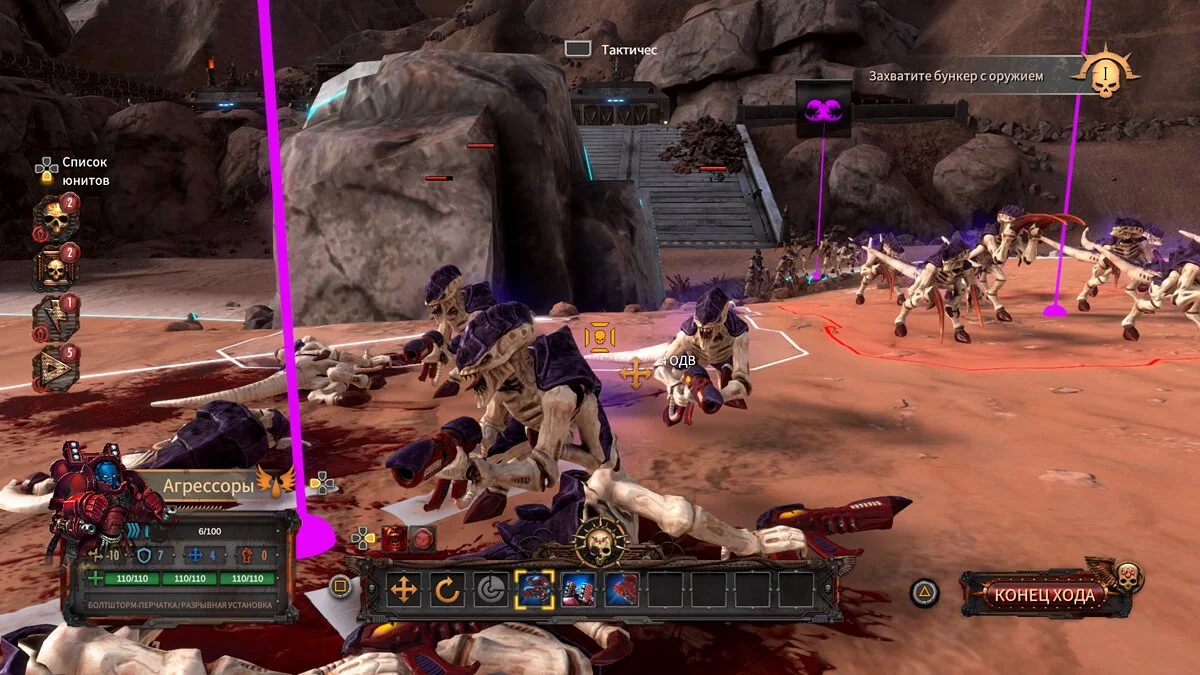This screenshot has width=1200, height=675.
Task: Activate the orange circular arrow action
Action: point(447,590)
